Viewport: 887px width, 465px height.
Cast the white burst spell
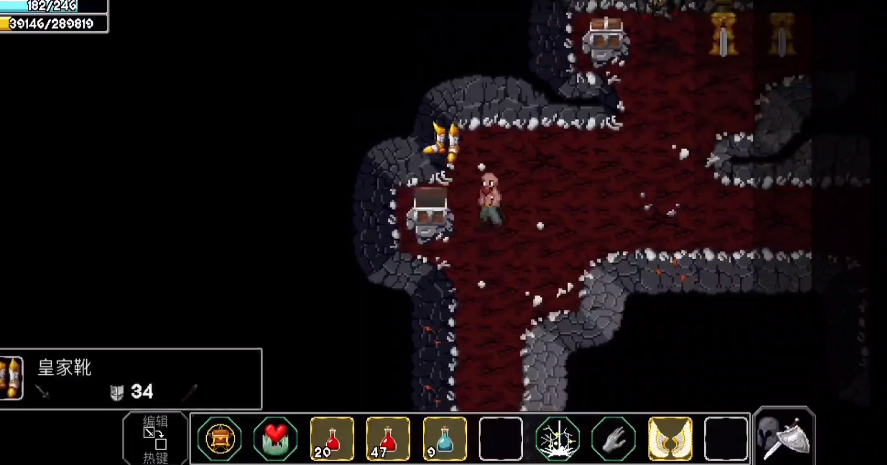557,438
